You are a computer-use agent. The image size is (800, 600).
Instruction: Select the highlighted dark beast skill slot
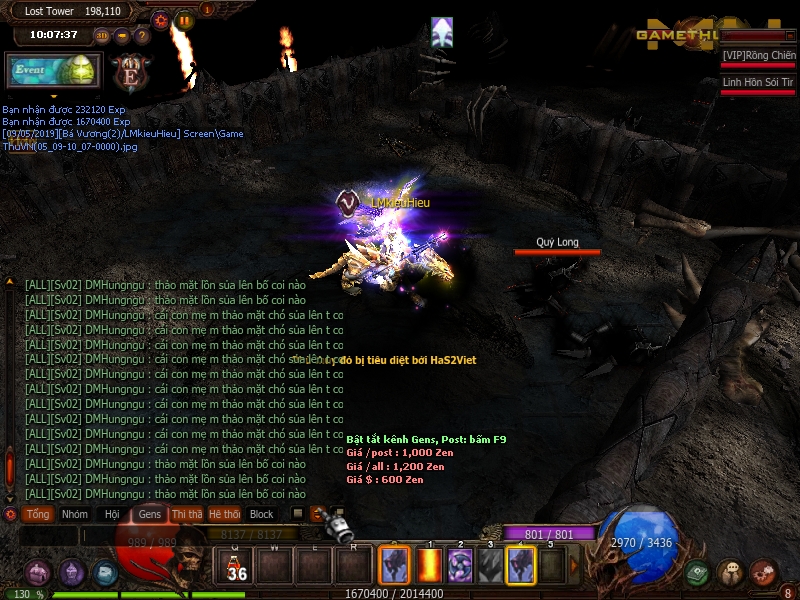point(521,566)
